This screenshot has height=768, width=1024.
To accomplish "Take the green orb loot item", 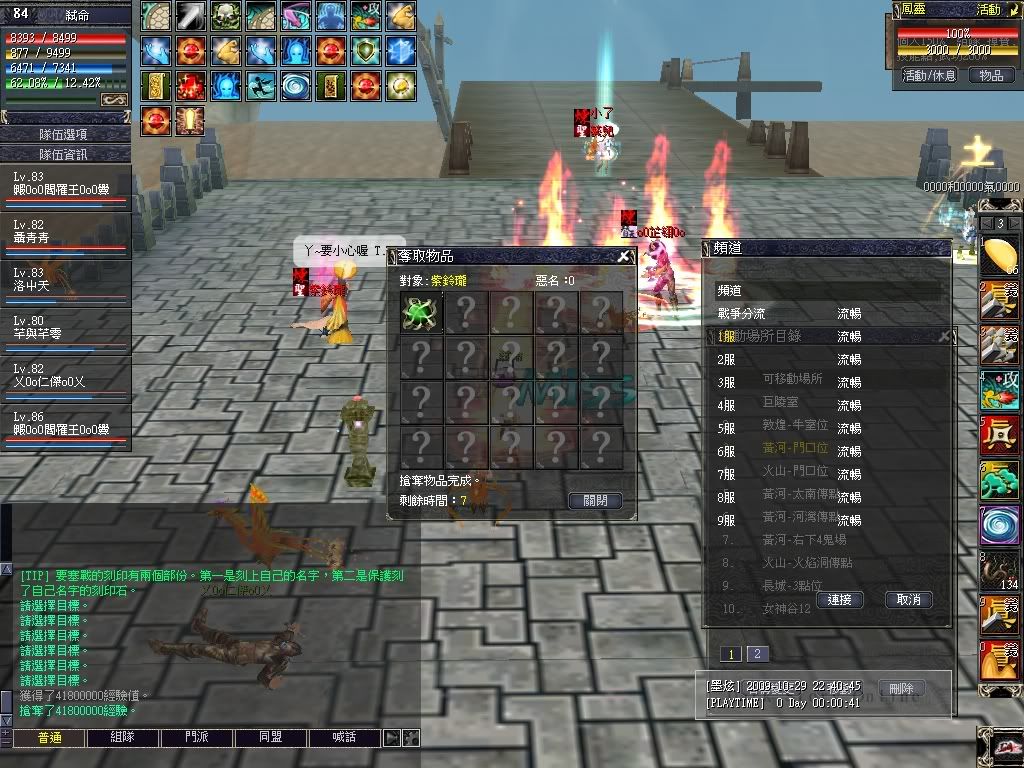I will (420, 311).
